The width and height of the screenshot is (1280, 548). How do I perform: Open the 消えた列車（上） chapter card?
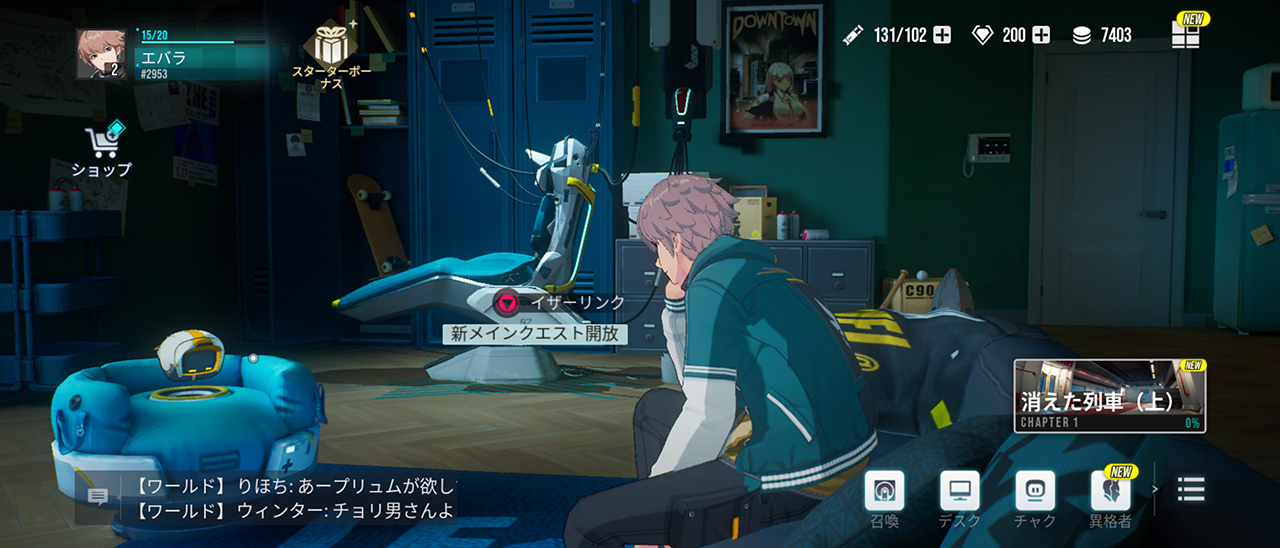(1109, 396)
